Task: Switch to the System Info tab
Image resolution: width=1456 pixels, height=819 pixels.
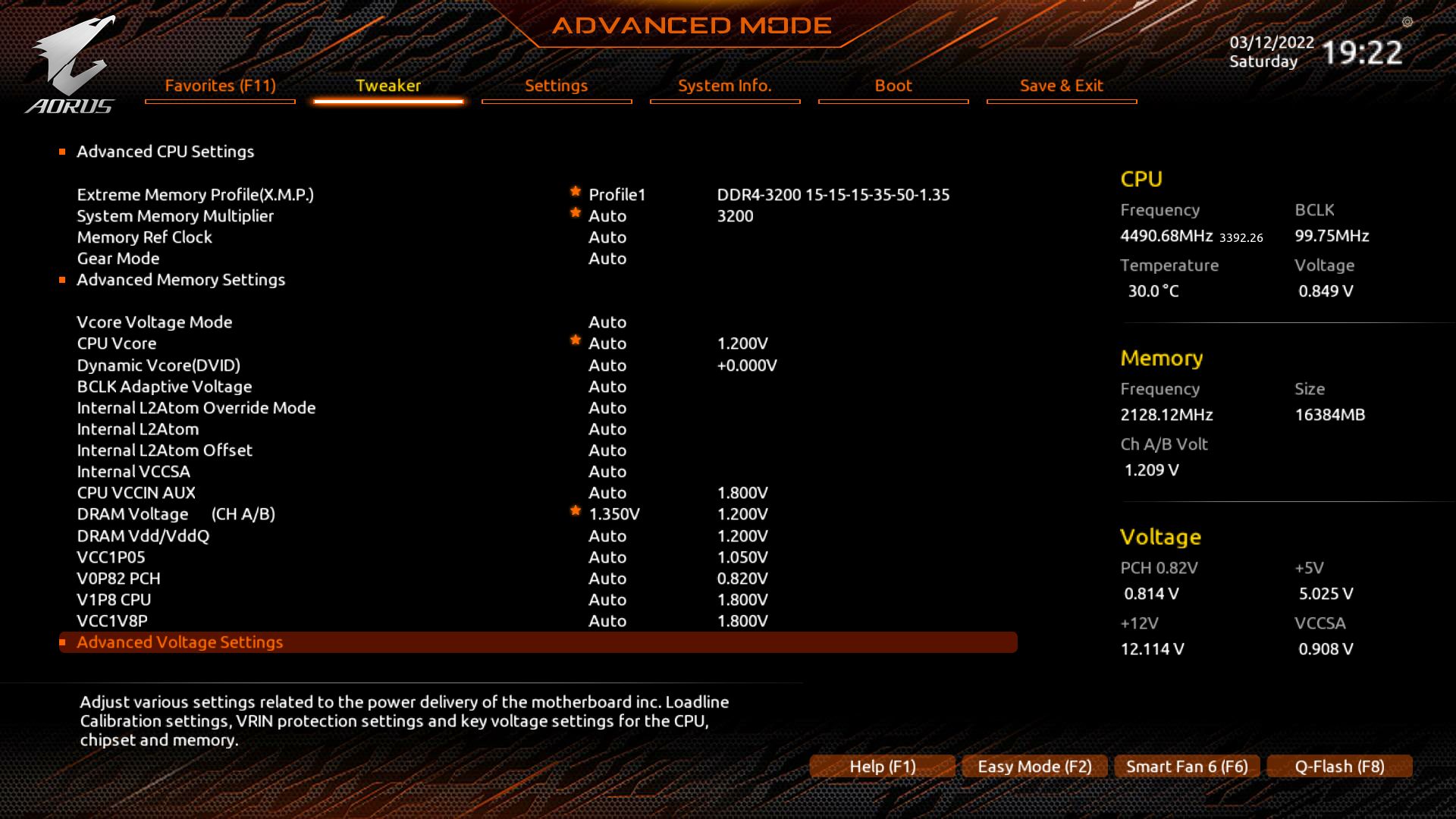Action: 724,86
